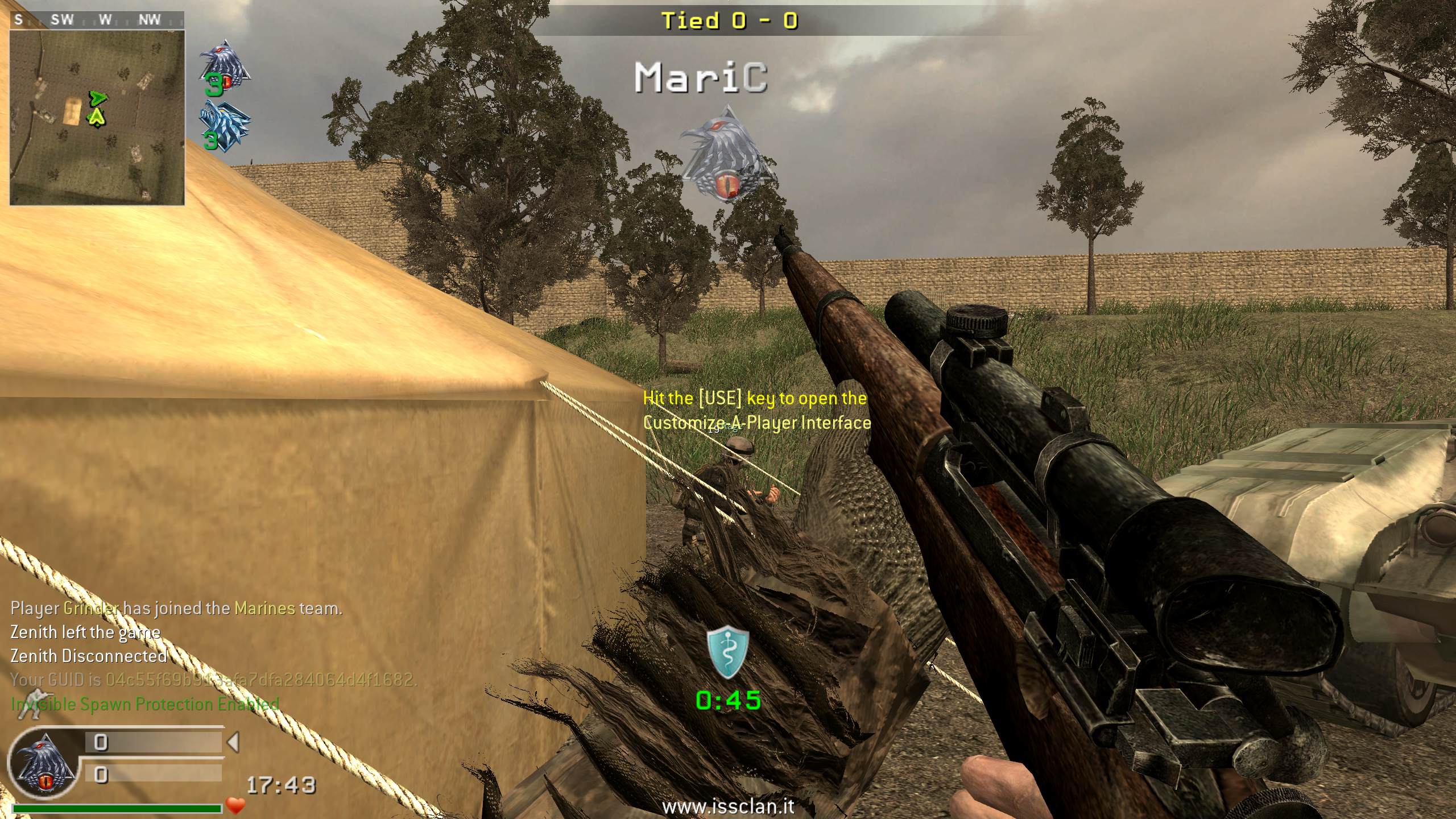
Task: Click the minimap in the corner
Action: [97, 117]
